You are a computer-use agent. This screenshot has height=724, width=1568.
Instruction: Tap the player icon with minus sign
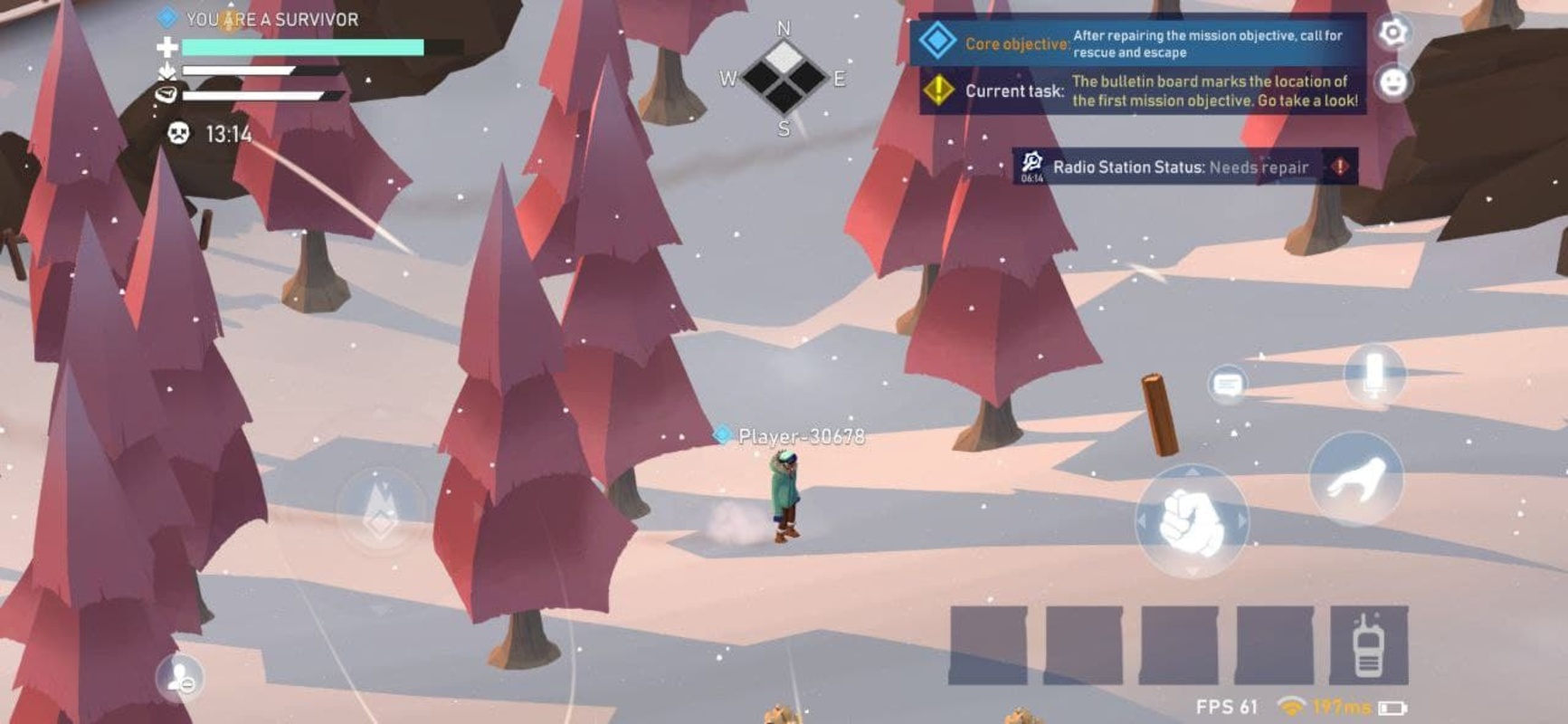179,677
